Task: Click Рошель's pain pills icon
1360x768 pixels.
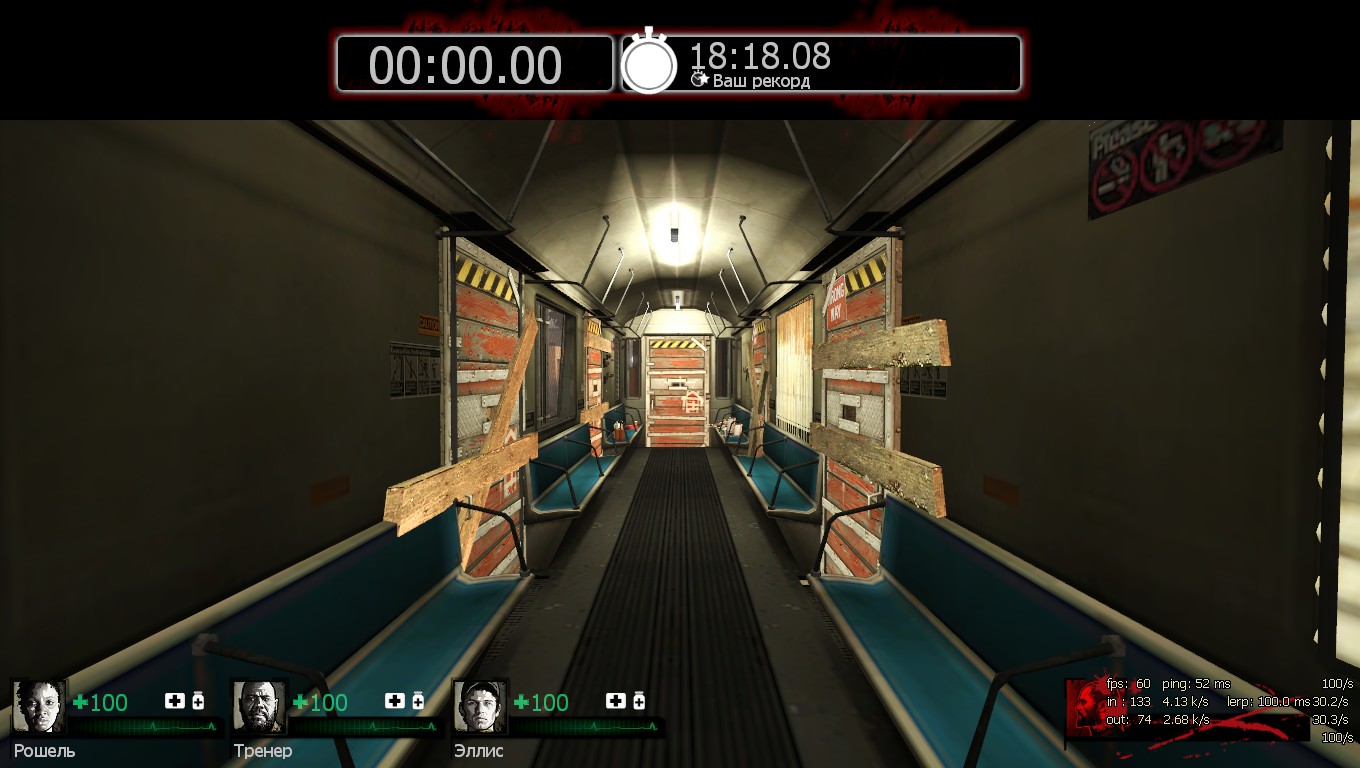Action: tap(198, 701)
